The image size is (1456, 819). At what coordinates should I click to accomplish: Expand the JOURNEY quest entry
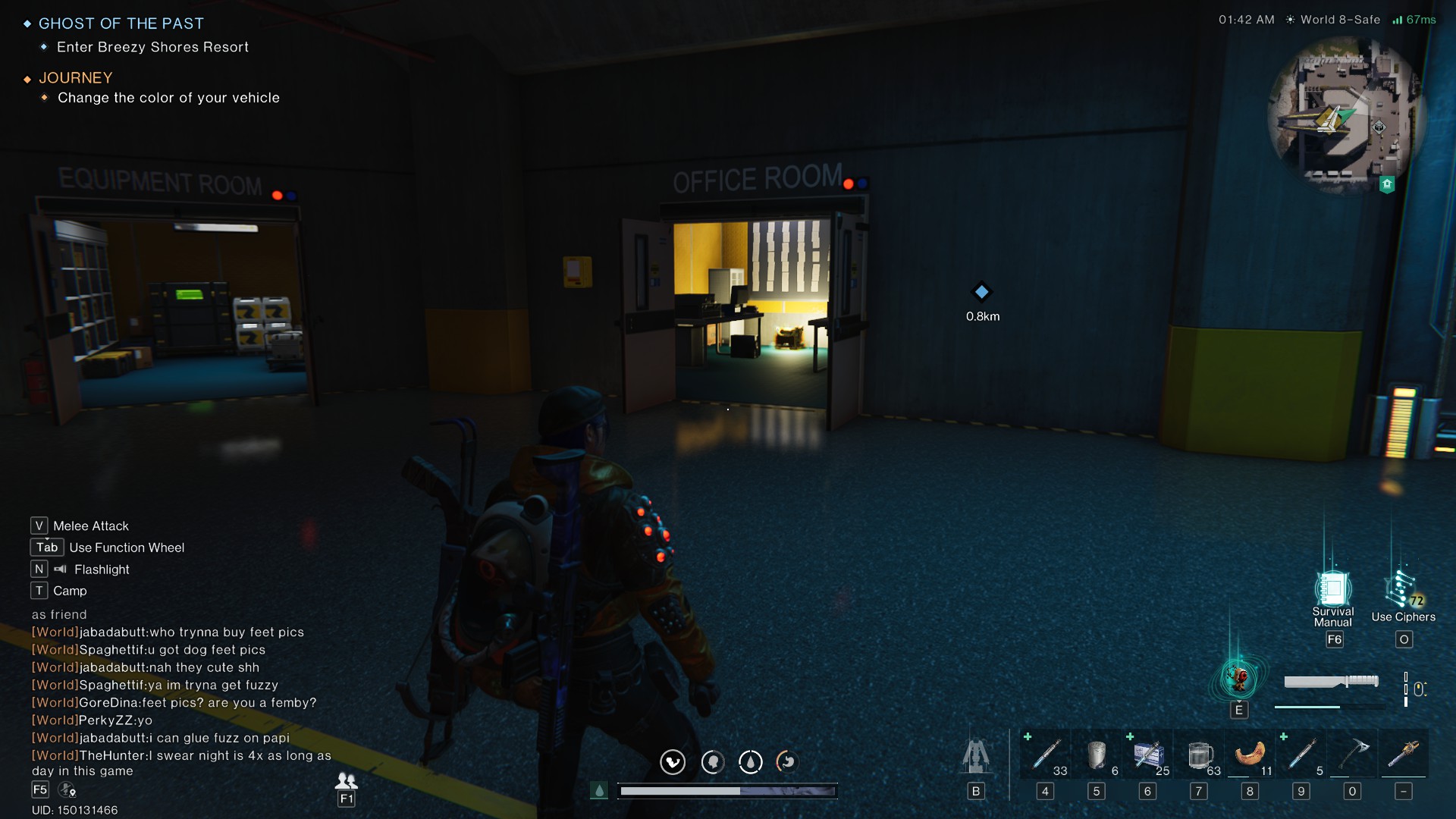pos(75,78)
